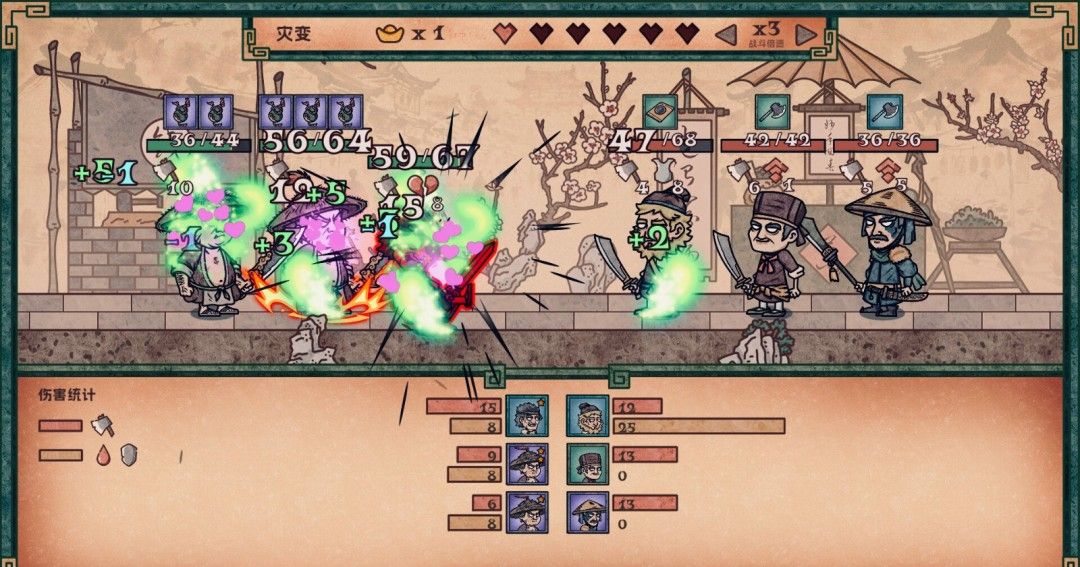
Task: Click the gold ingot currency icon
Action: click(x=389, y=33)
